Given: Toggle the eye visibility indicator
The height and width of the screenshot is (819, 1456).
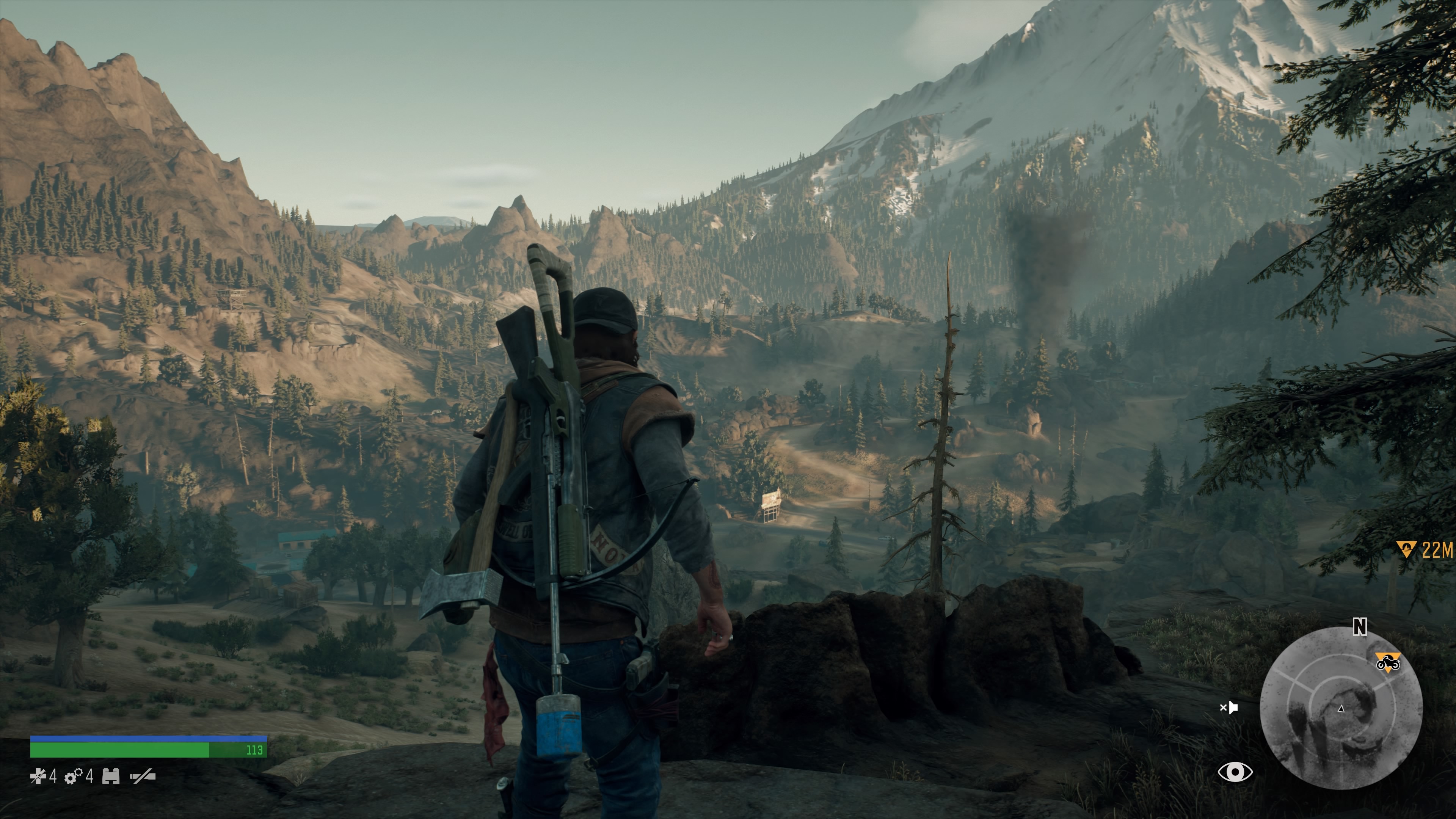Looking at the screenshot, I should click(1235, 772).
